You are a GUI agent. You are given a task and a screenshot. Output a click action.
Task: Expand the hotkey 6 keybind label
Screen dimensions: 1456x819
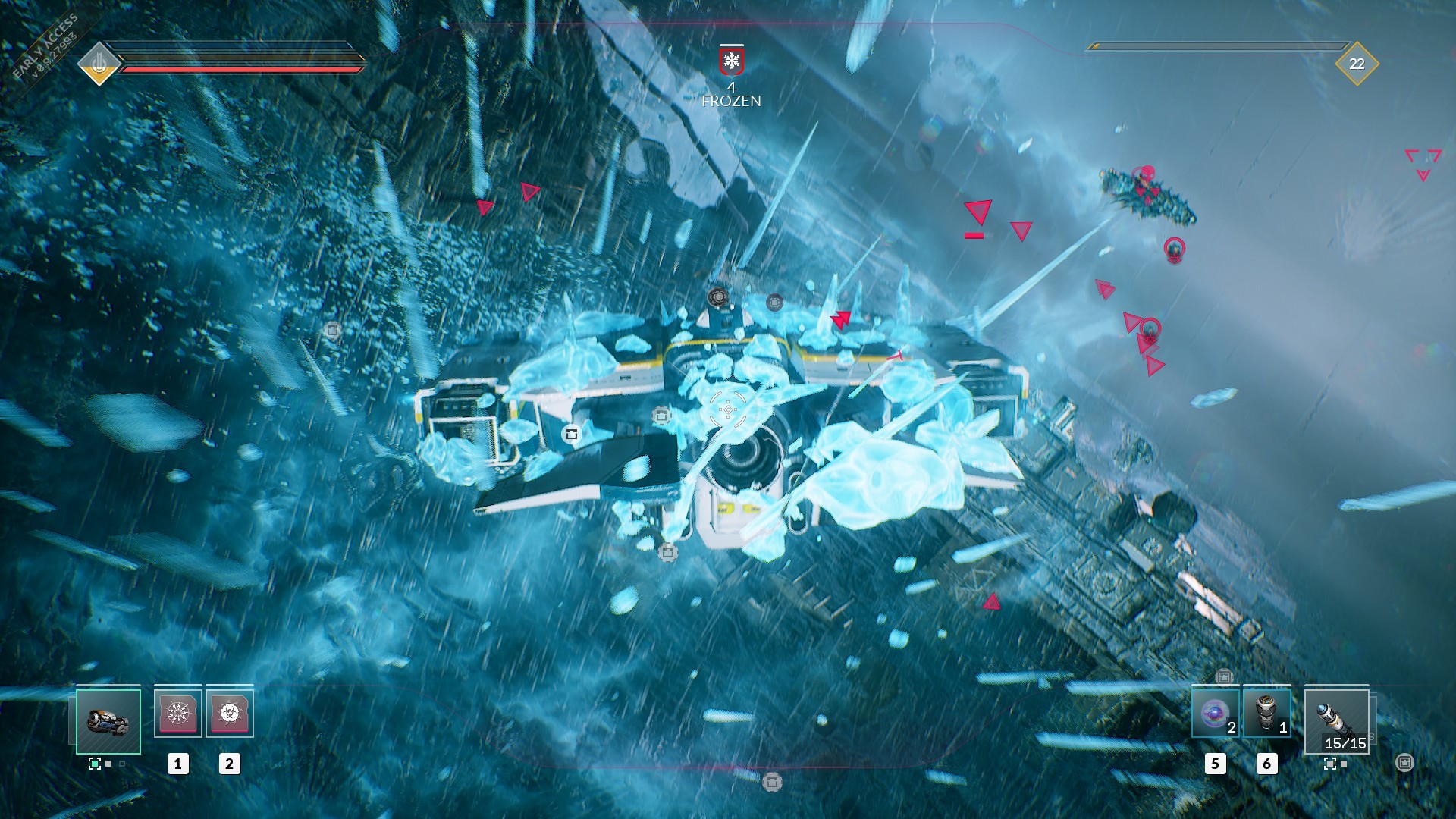(1267, 764)
